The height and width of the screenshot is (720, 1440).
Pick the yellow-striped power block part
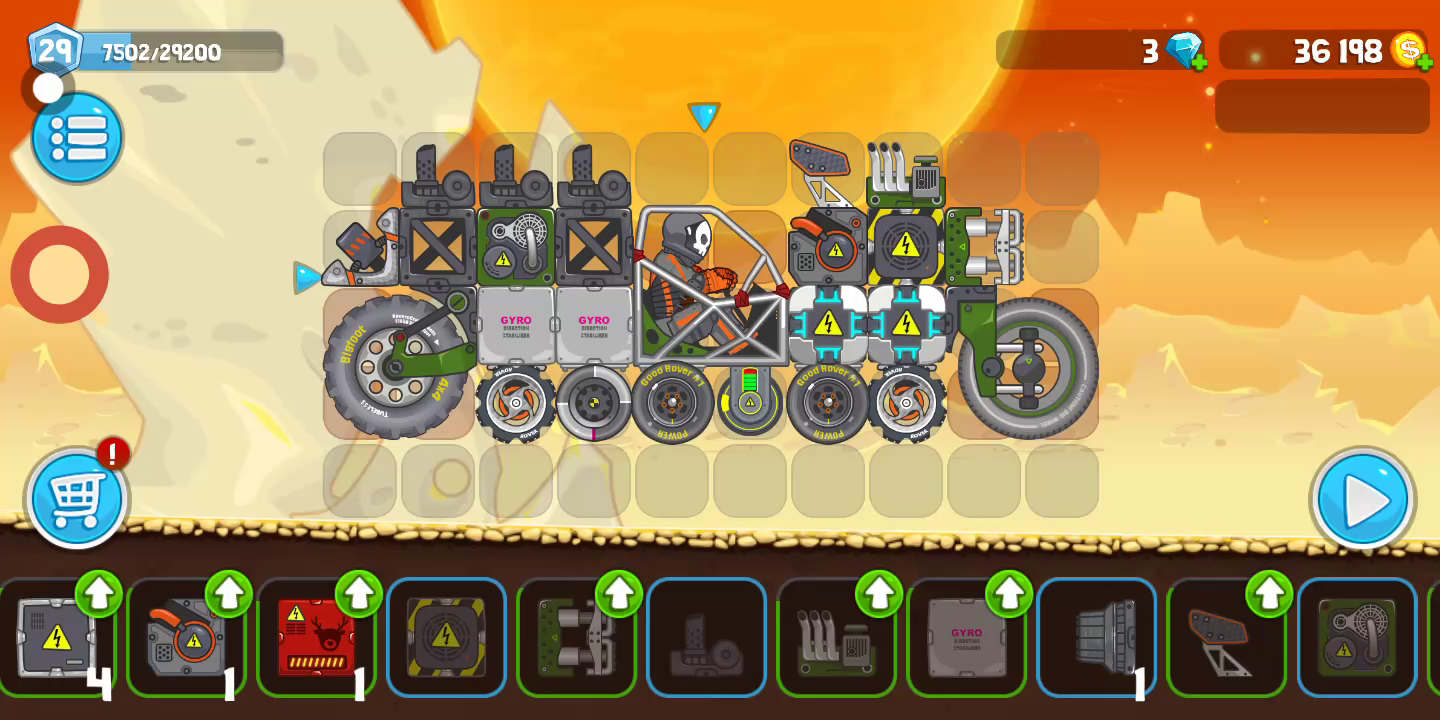[446, 637]
